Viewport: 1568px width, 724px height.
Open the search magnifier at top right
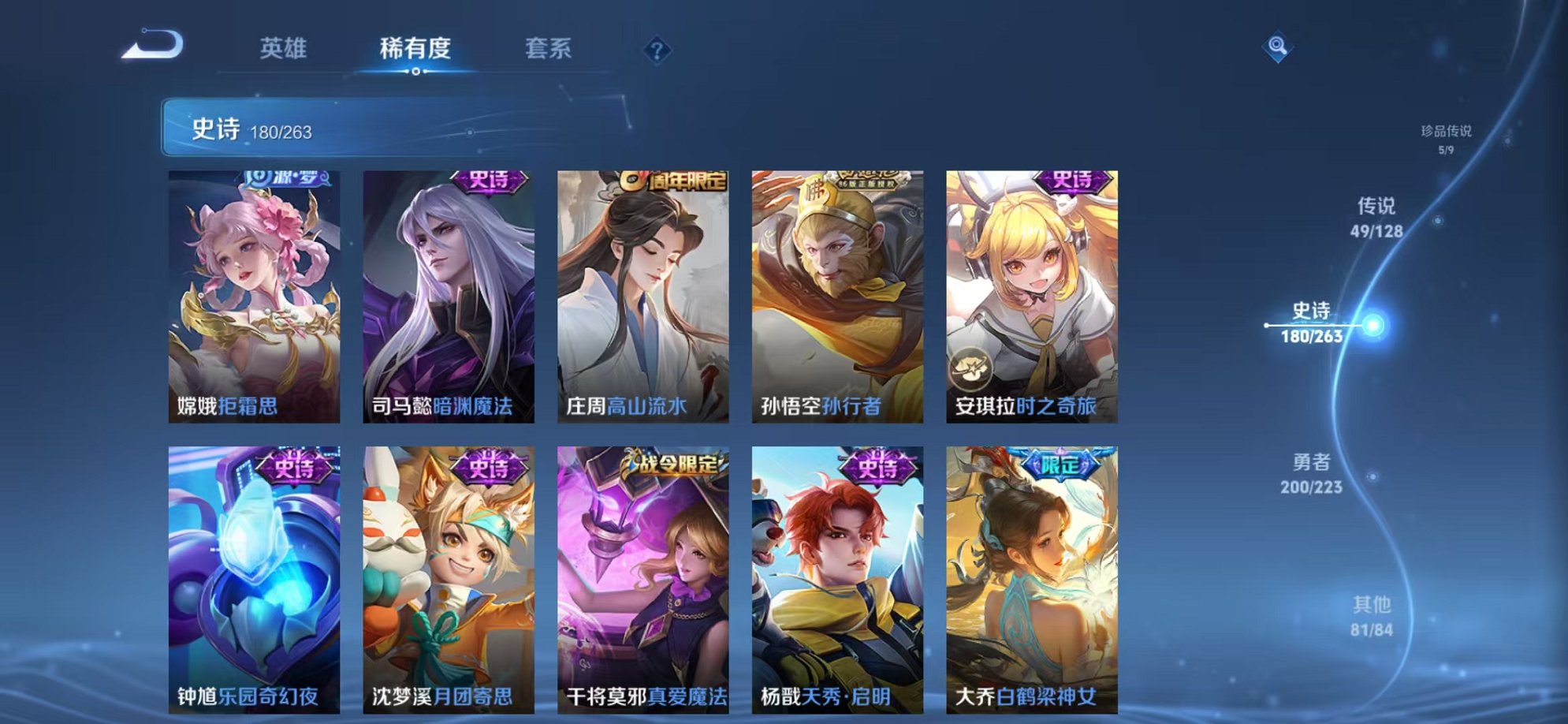(1279, 46)
